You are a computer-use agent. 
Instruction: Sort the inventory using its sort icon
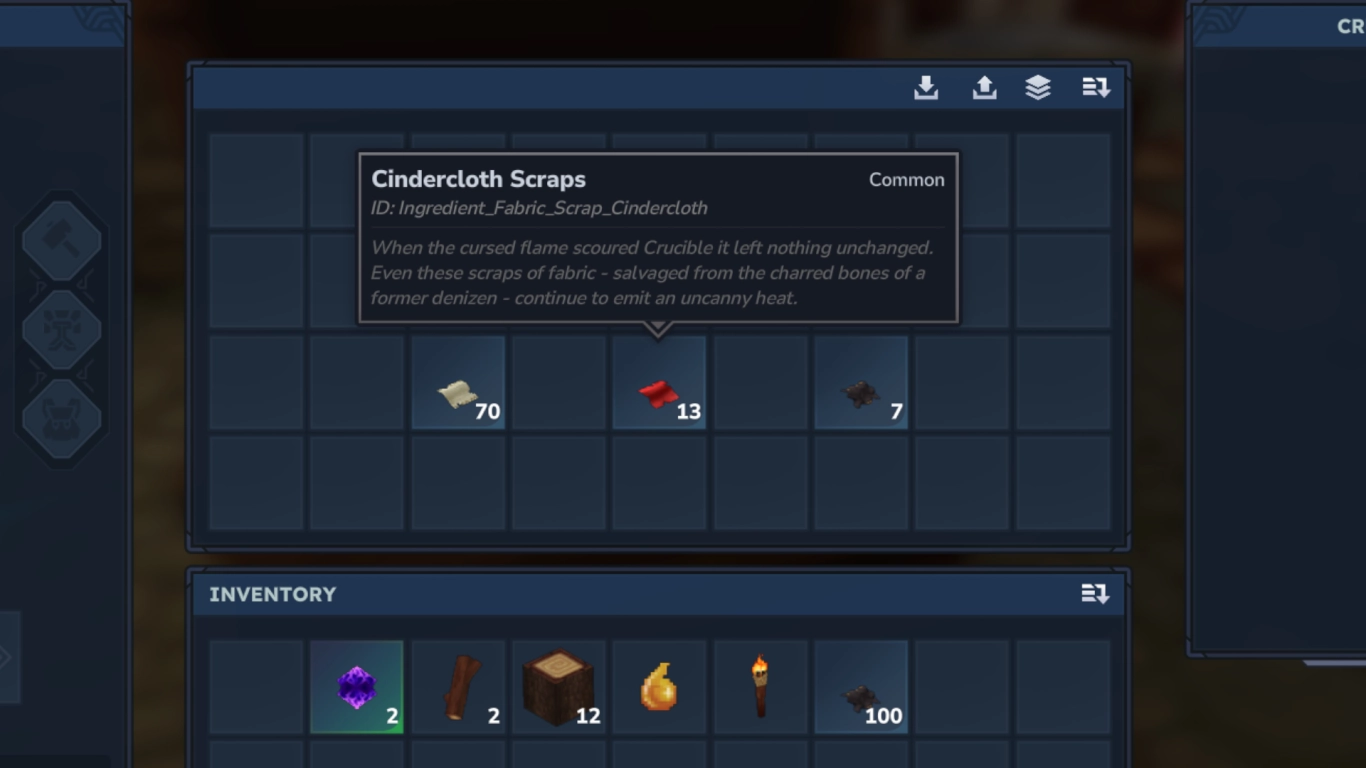pyautogui.click(x=1096, y=593)
